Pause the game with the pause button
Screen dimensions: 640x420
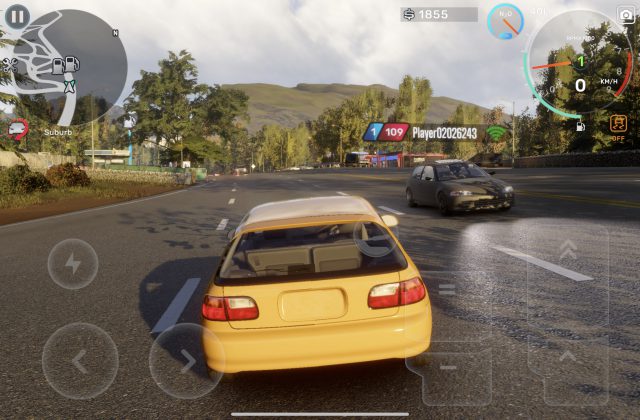(x=18, y=17)
